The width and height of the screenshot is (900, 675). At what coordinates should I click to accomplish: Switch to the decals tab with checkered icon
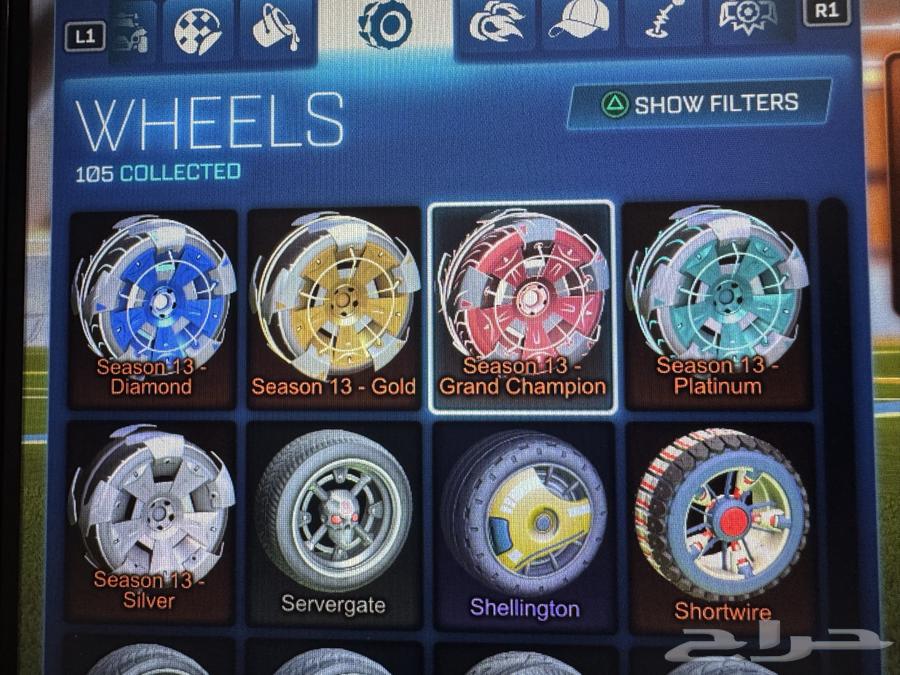pyautogui.click(x=197, y=26)
